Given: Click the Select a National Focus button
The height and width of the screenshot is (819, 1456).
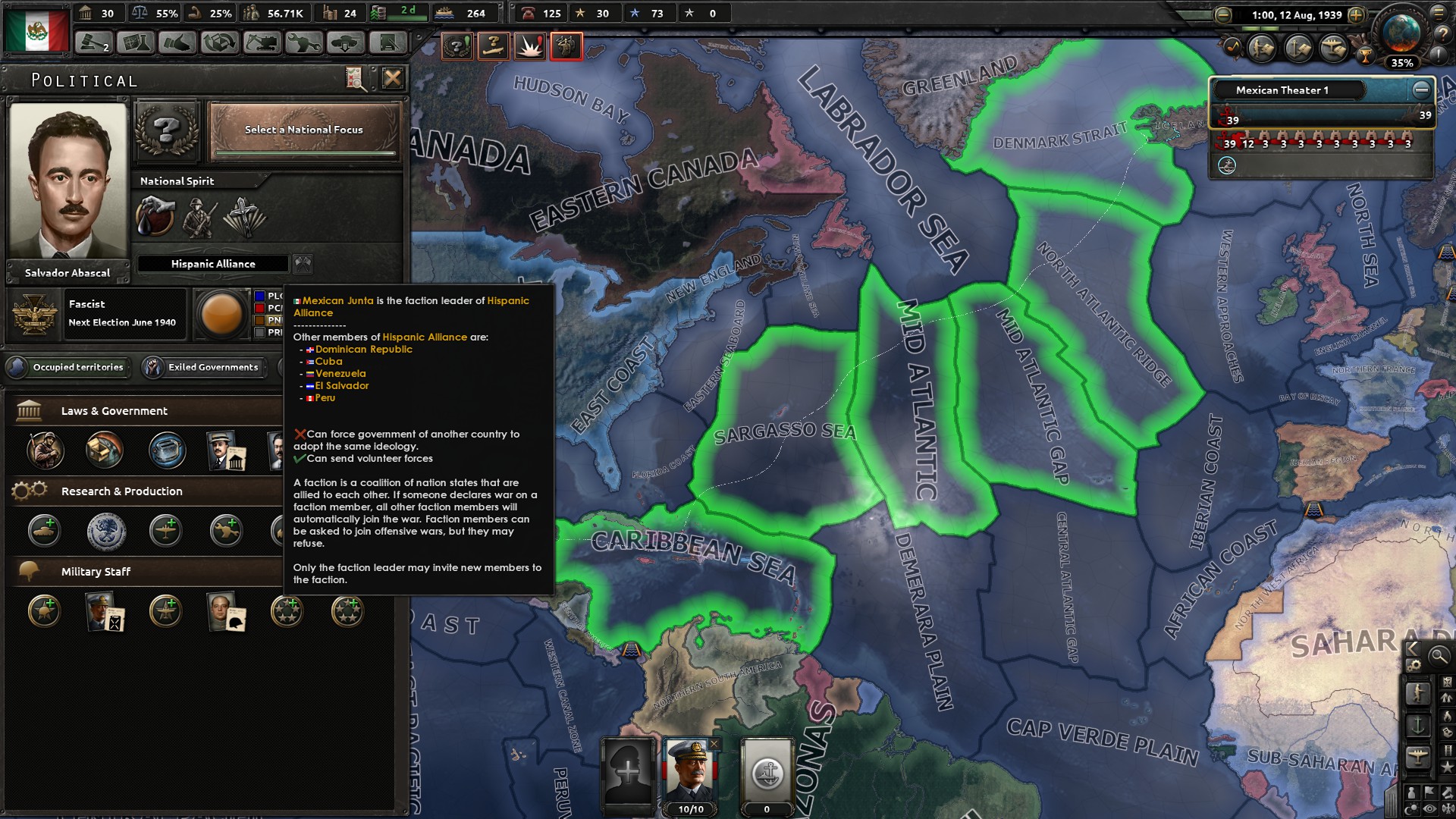Looking at the screenshot, I should click(x=302, y=130).
